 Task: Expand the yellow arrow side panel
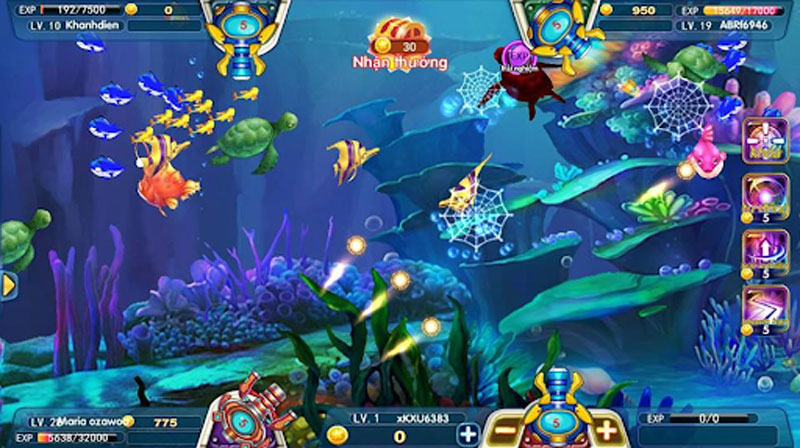(x=8, y=285)
